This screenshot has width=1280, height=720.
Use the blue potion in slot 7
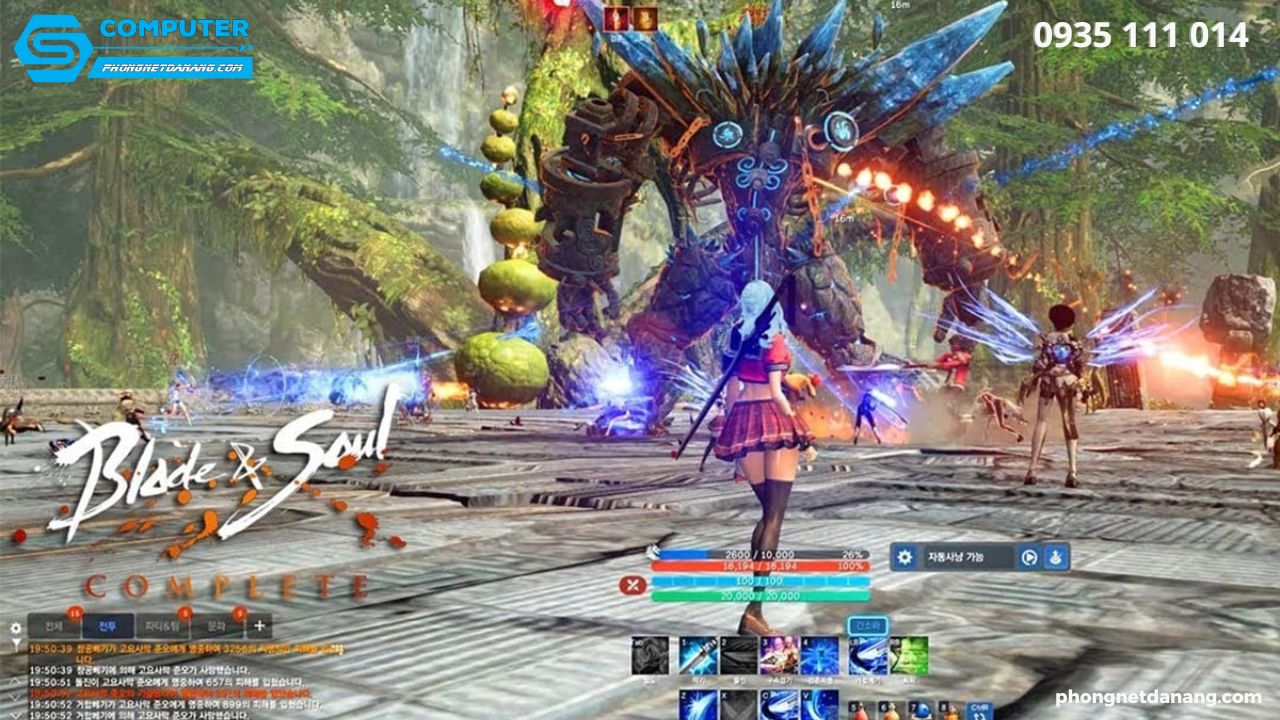[922, 711]
